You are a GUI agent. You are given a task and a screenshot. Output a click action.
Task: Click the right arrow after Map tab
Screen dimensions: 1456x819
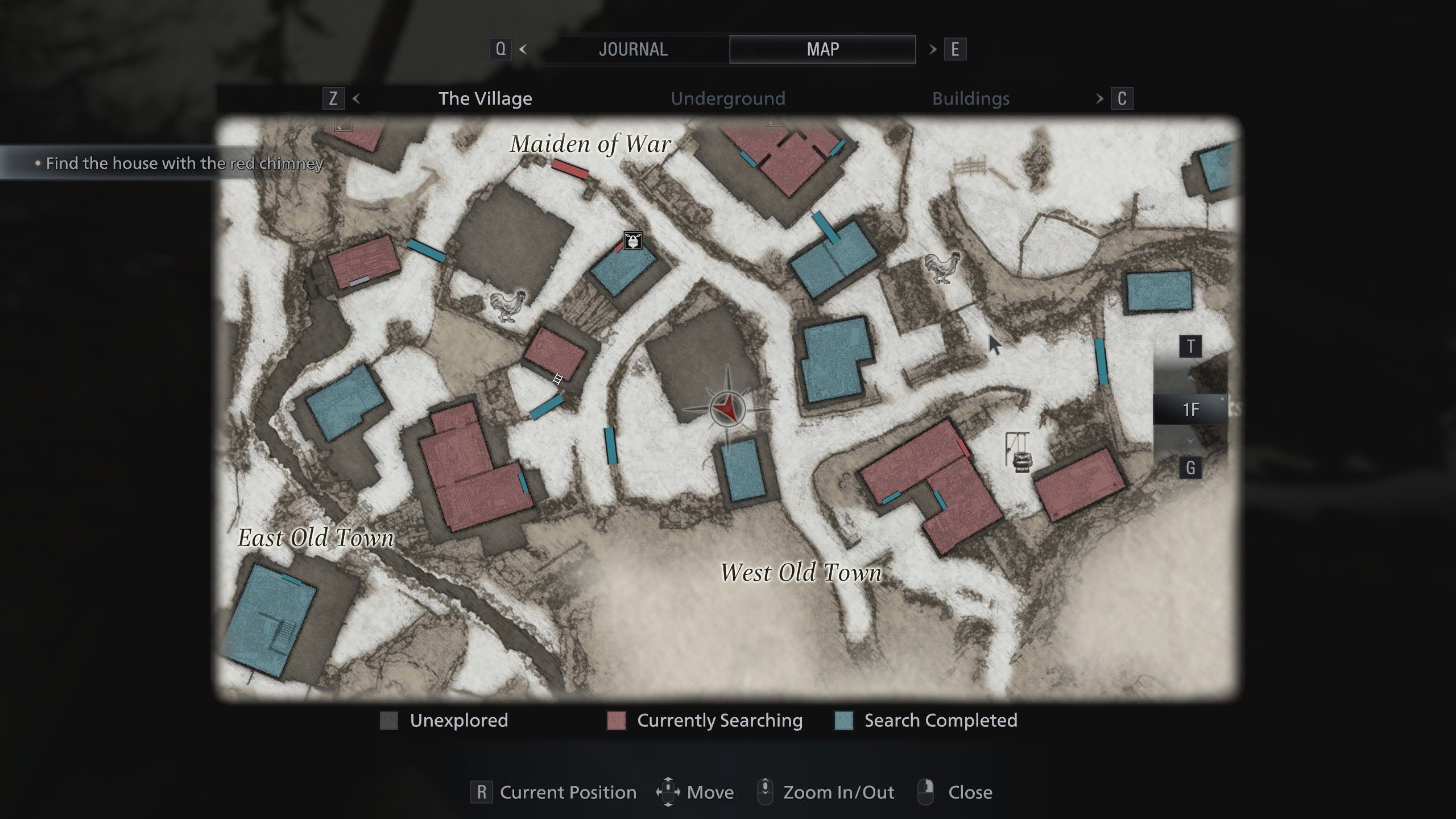(933, 49)
